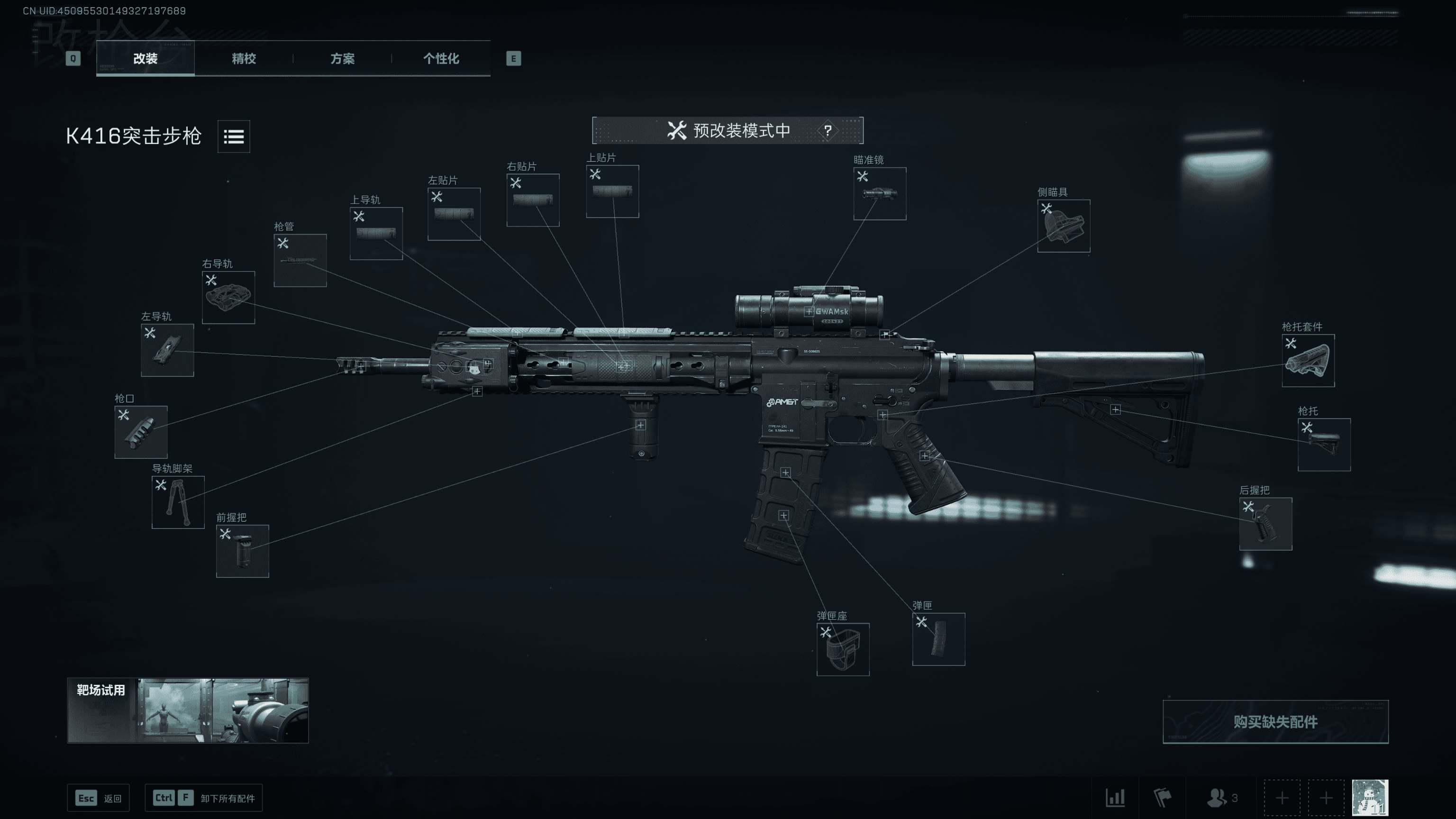Open the 方案 tab
Screen dimensions: 1456x819
click(x=342, y=58)
